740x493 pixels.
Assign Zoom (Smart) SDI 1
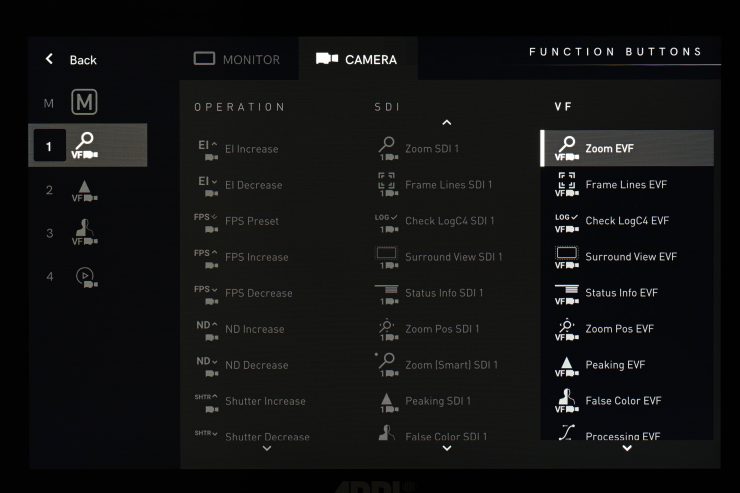tap(451, 365)
